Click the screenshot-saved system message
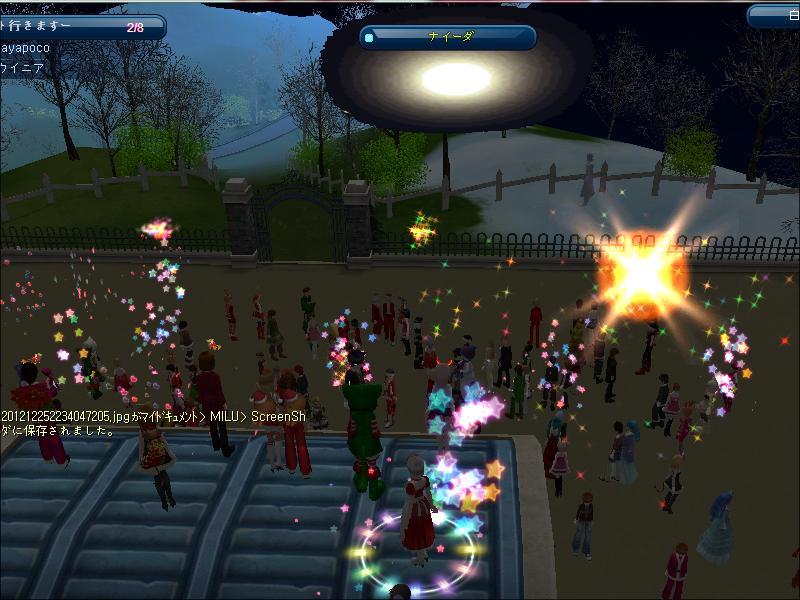The height and width of the screenshot is (600, 800). pos(150,422)
